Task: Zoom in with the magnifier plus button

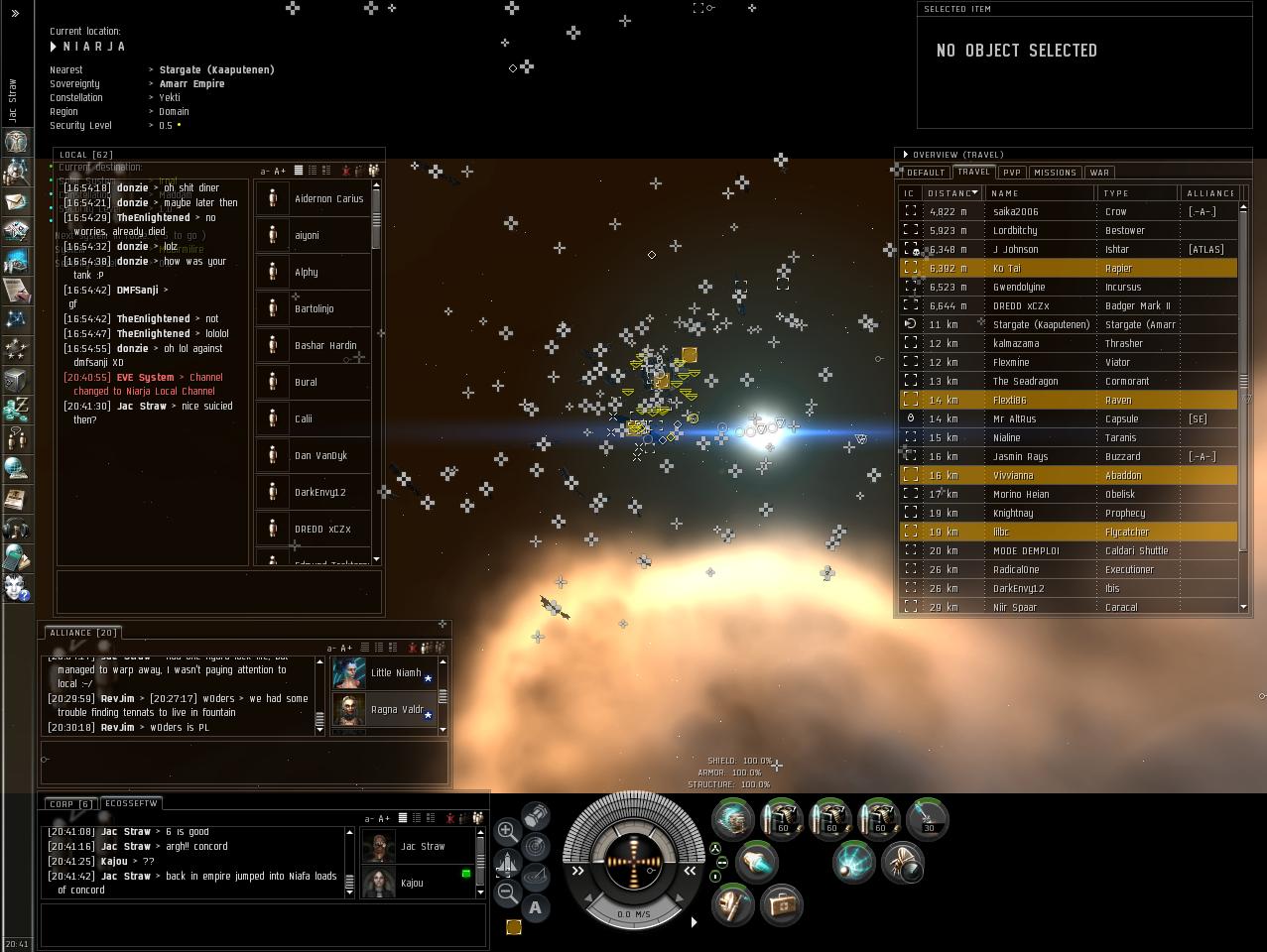Action: 507,831
